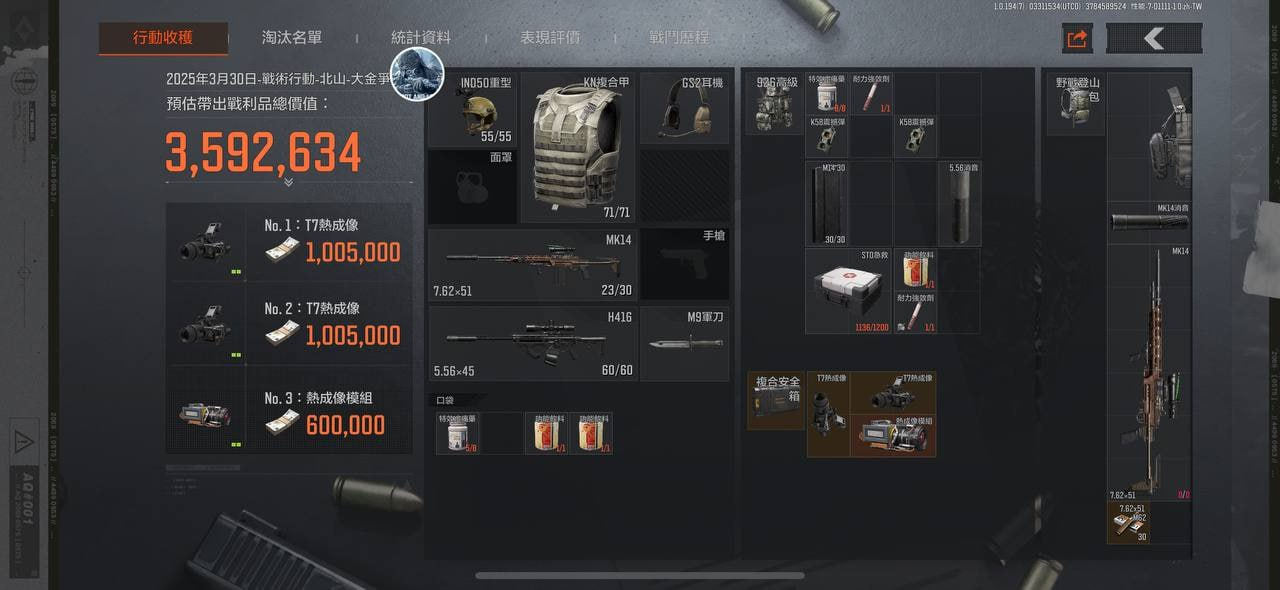
Task: Click the M9軍刀 knife slot
Action: 684,343
